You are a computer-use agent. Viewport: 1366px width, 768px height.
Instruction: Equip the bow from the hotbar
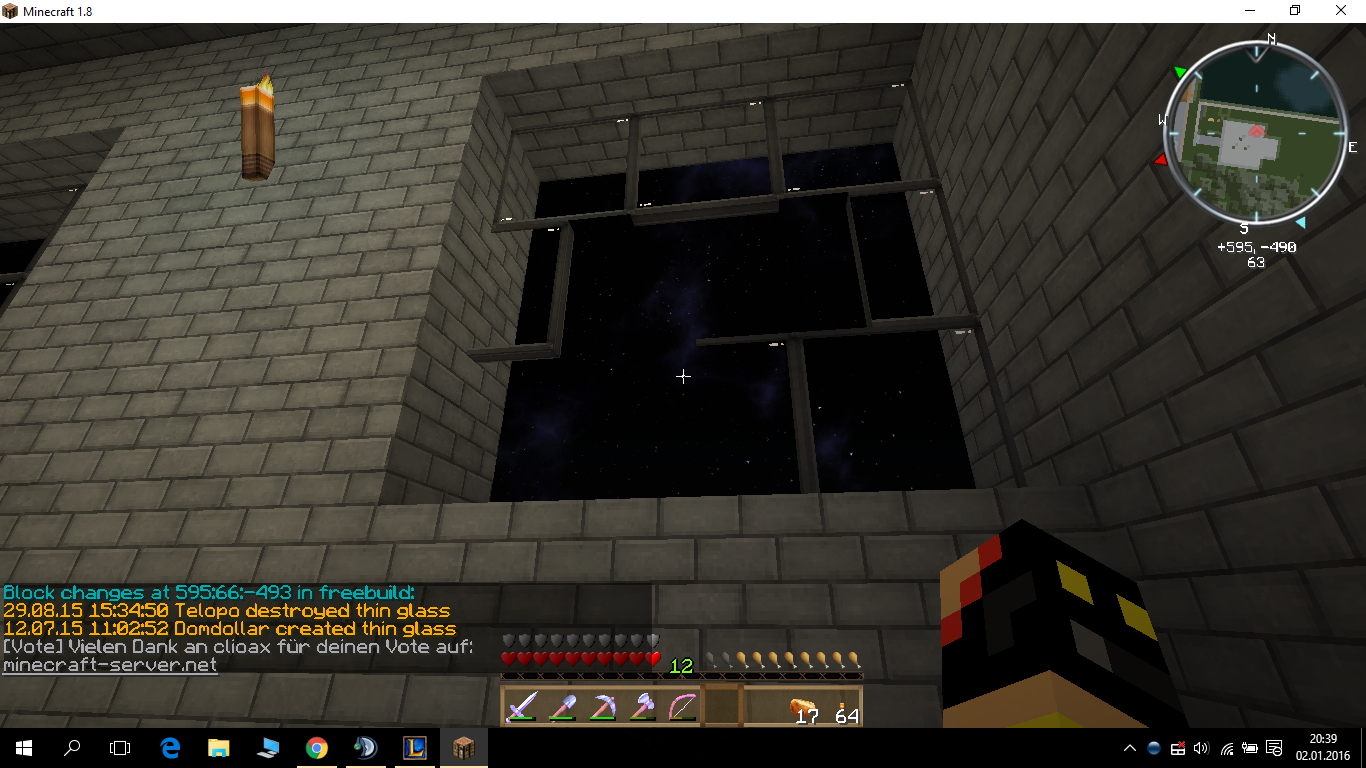click(x=682, y=706)
